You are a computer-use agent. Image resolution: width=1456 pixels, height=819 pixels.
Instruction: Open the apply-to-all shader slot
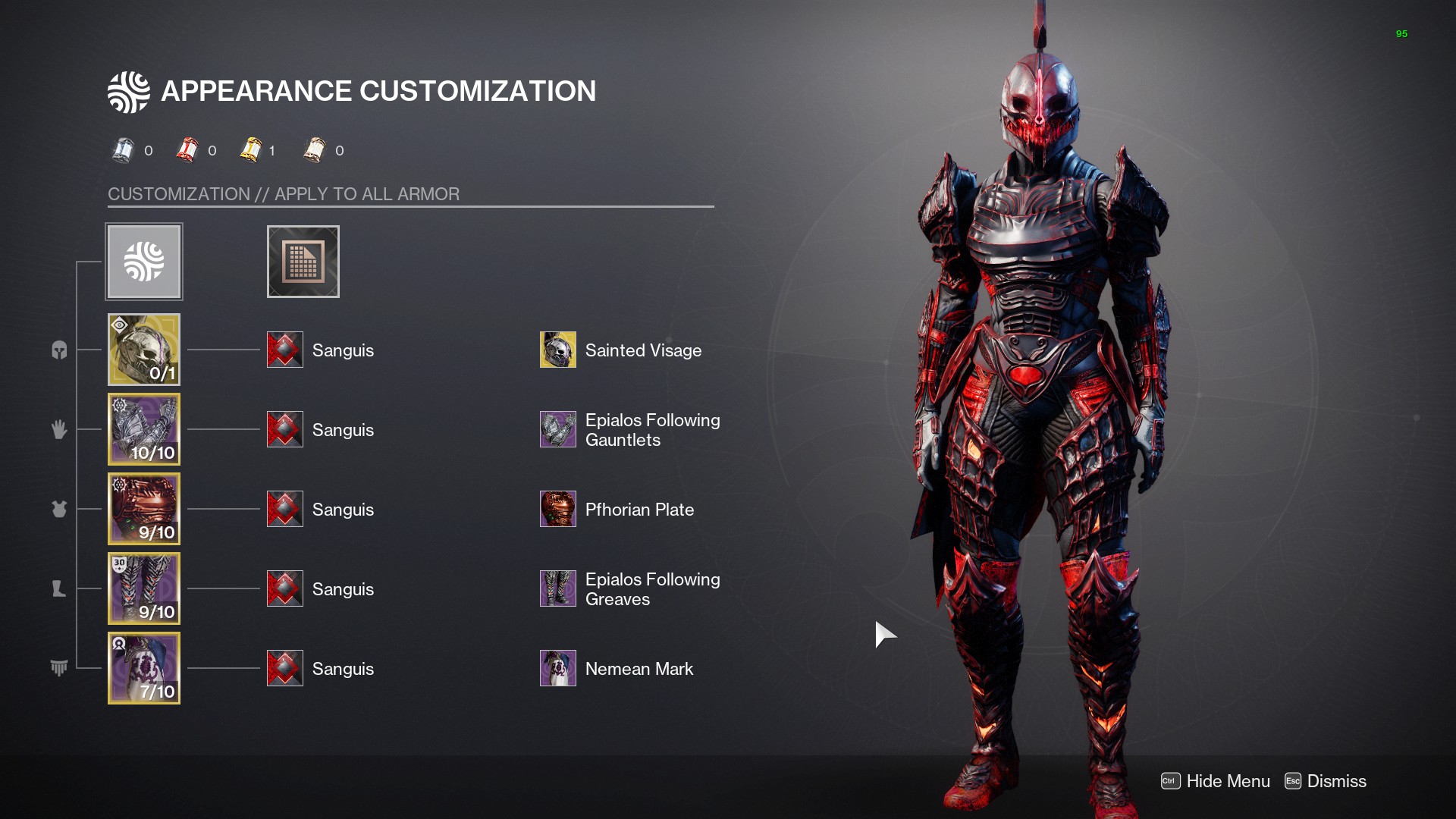click(x=303, y=262)
